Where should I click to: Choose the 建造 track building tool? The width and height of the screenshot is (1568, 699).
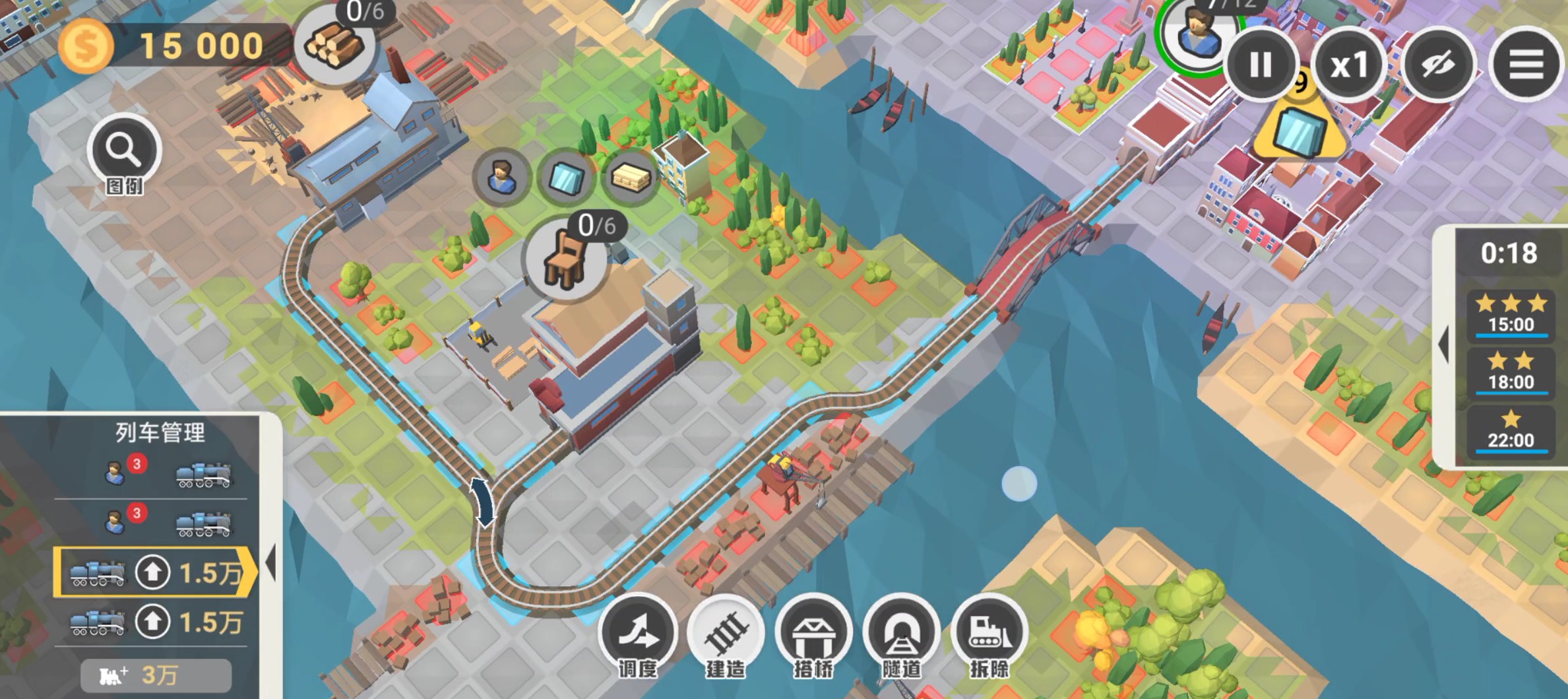tap(726, 634)
